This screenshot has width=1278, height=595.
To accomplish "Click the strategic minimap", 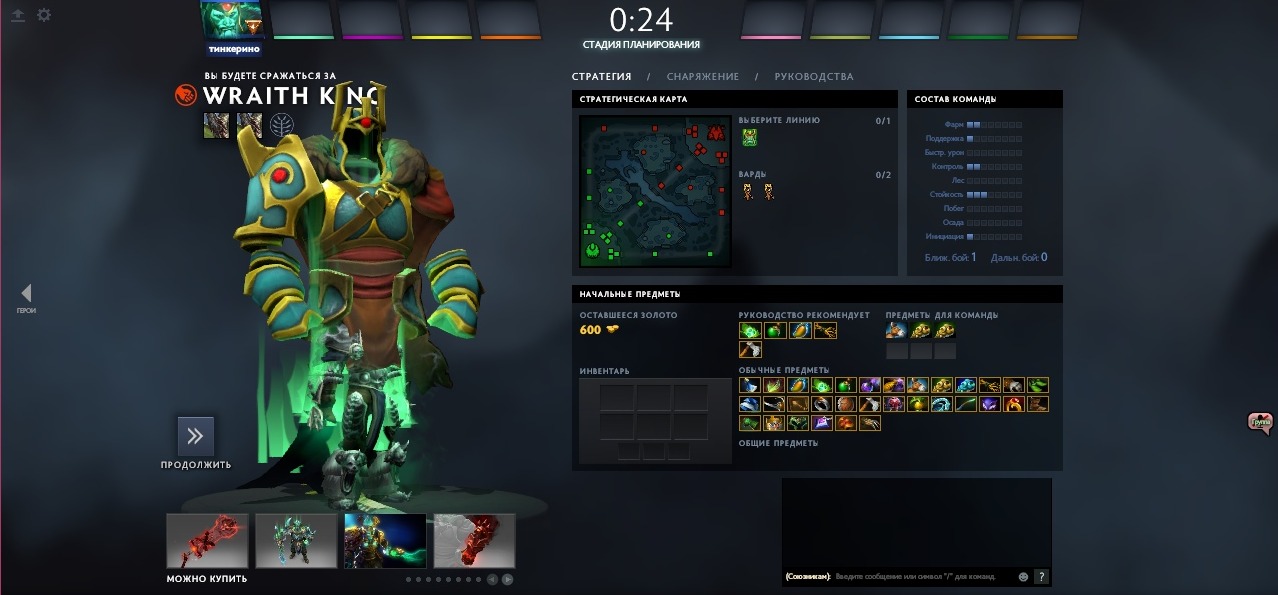I will [x=655, y=191].
